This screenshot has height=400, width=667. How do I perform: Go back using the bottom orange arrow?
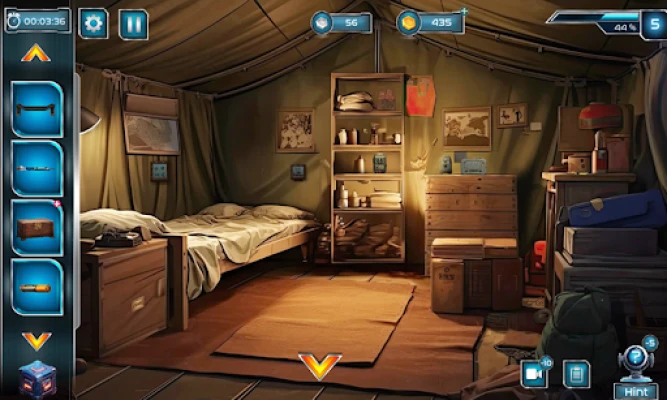point(320,366)
